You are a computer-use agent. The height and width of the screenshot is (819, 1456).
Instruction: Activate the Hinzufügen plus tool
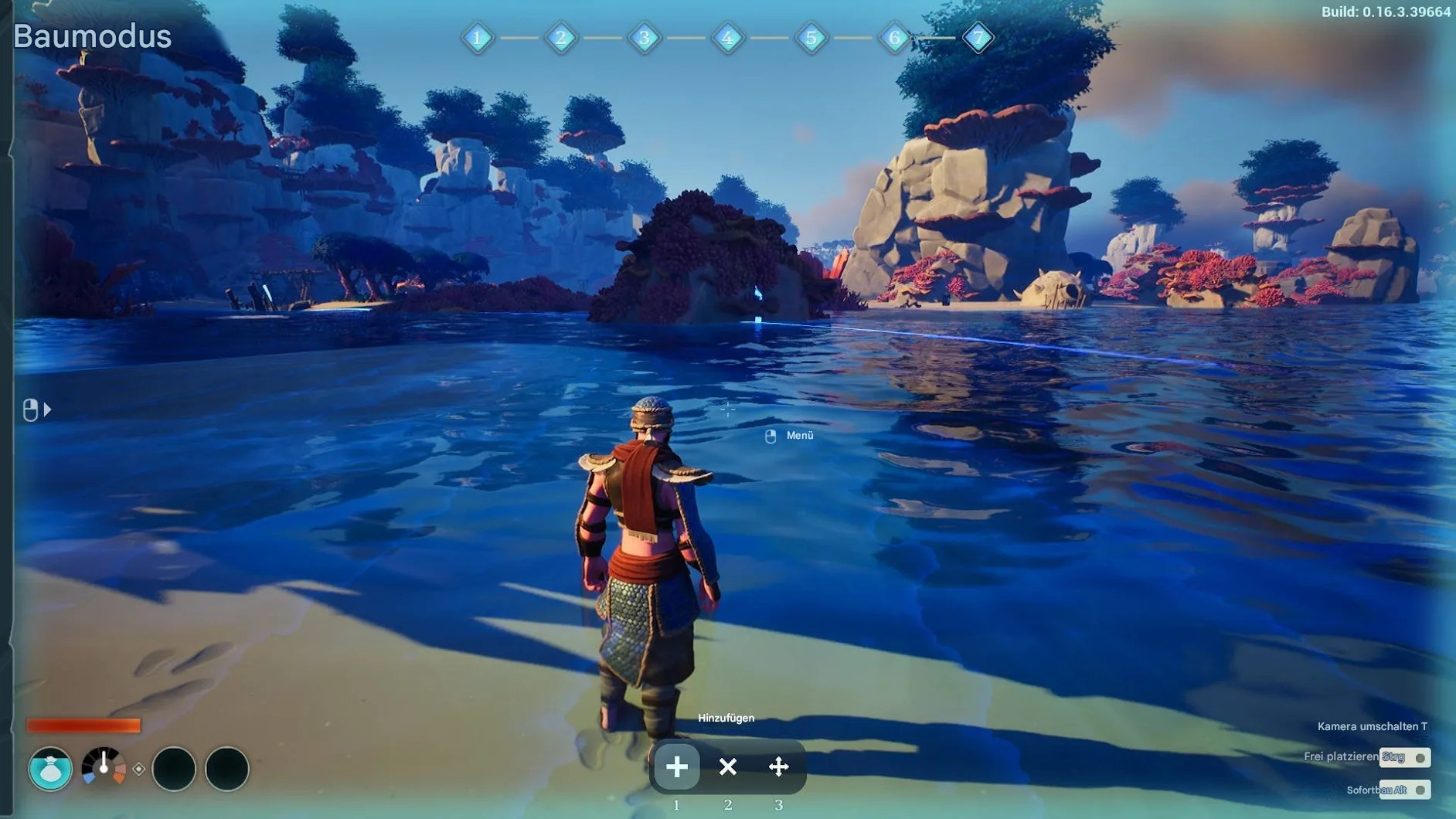pos(676,766)
